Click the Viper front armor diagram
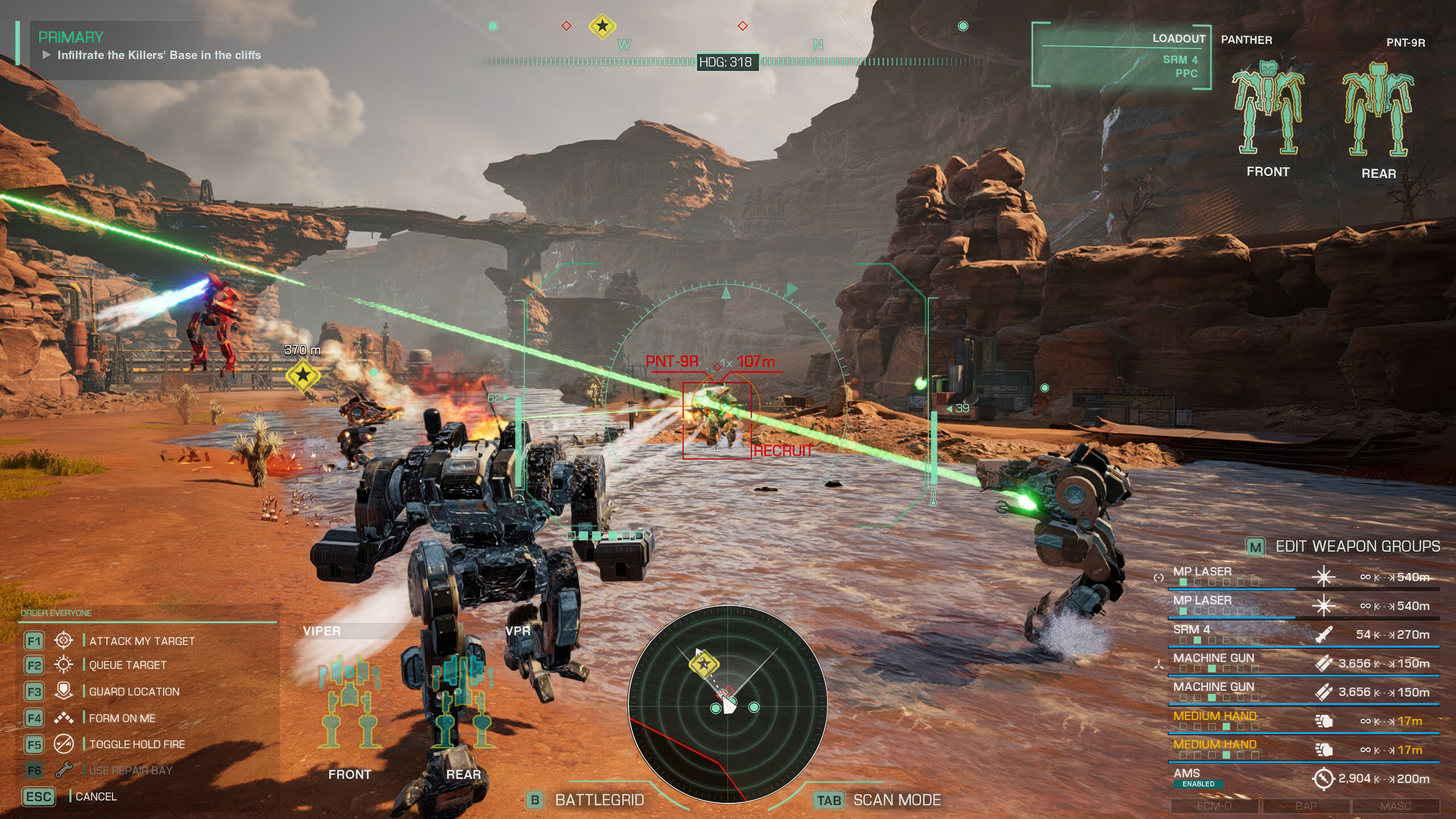 tap(349, 701)
